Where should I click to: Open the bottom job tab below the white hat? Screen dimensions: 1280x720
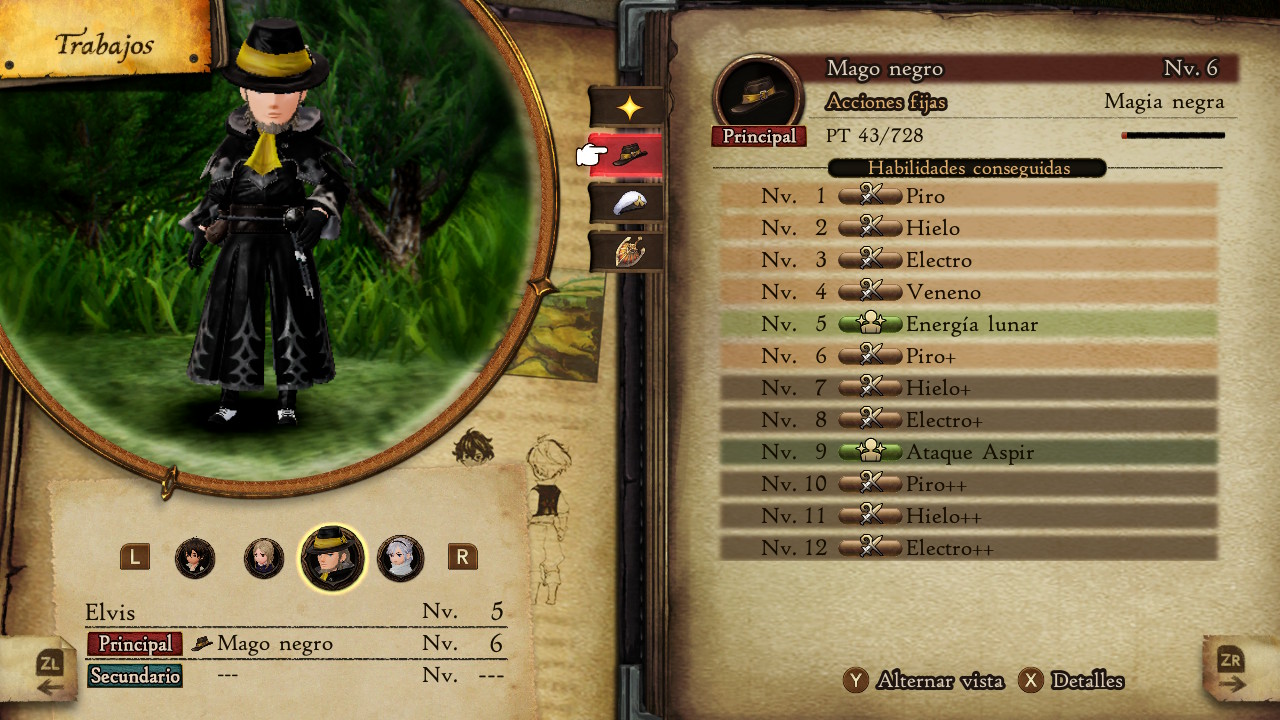[x=627, y=251]
